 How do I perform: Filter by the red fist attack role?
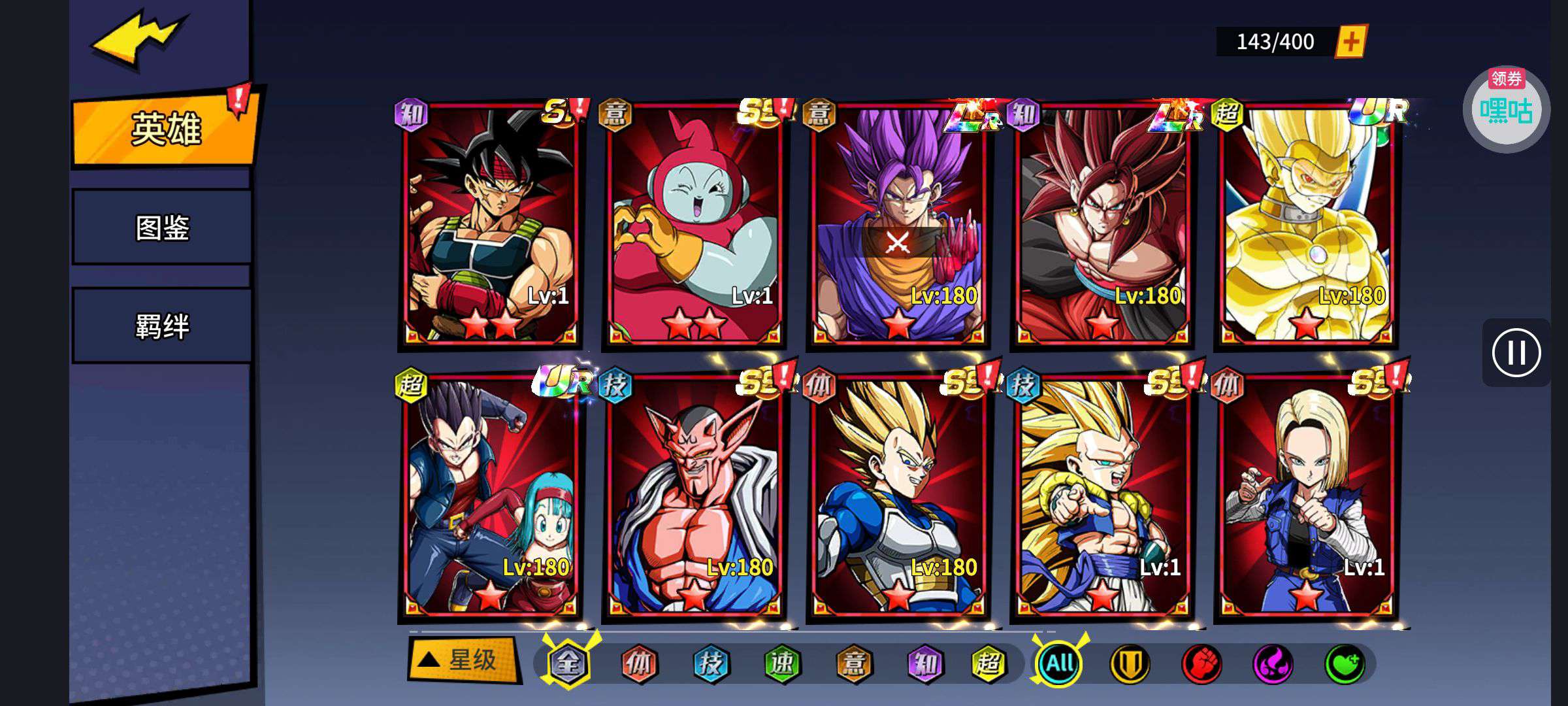[x=1201, y=664]
